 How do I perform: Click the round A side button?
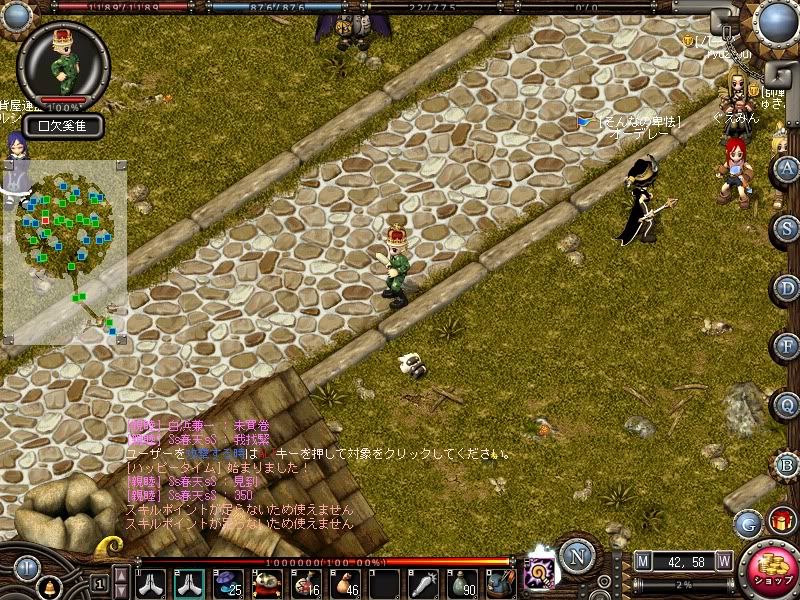pos(788,168)
